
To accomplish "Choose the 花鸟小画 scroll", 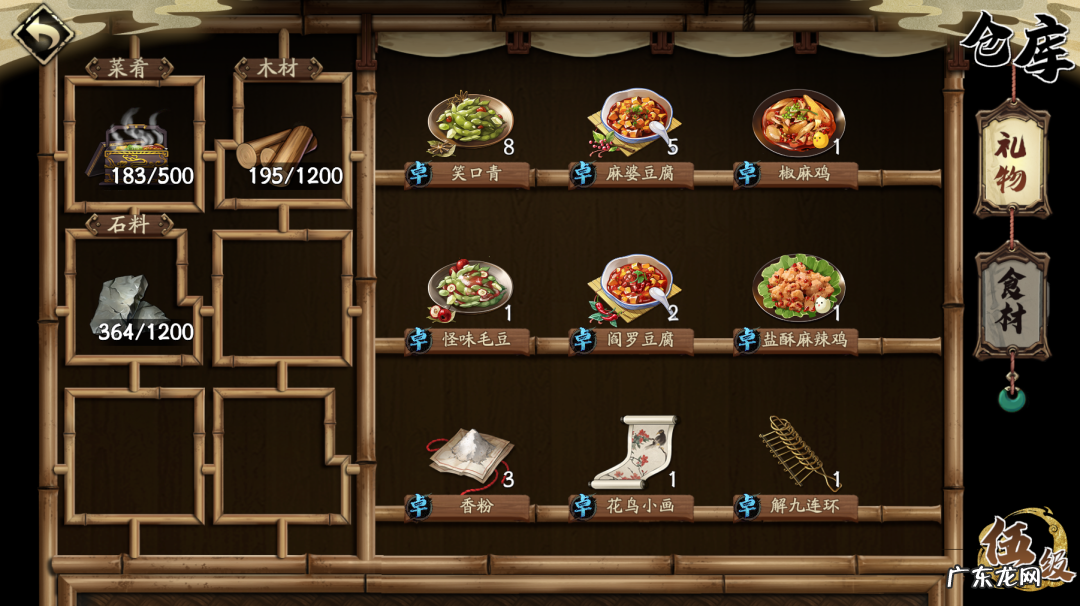I will point(634,454).
